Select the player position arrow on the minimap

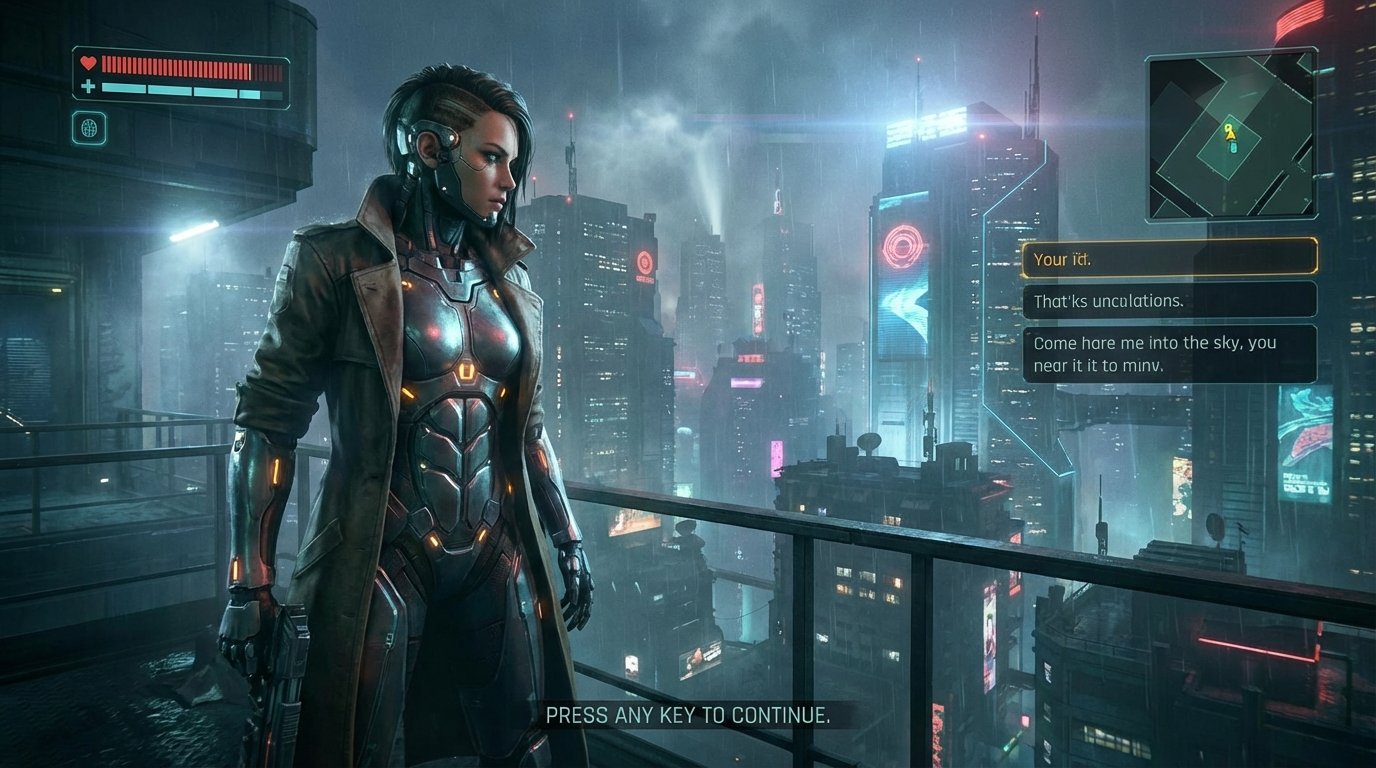pyautogui.click(x=1231, y=136)
